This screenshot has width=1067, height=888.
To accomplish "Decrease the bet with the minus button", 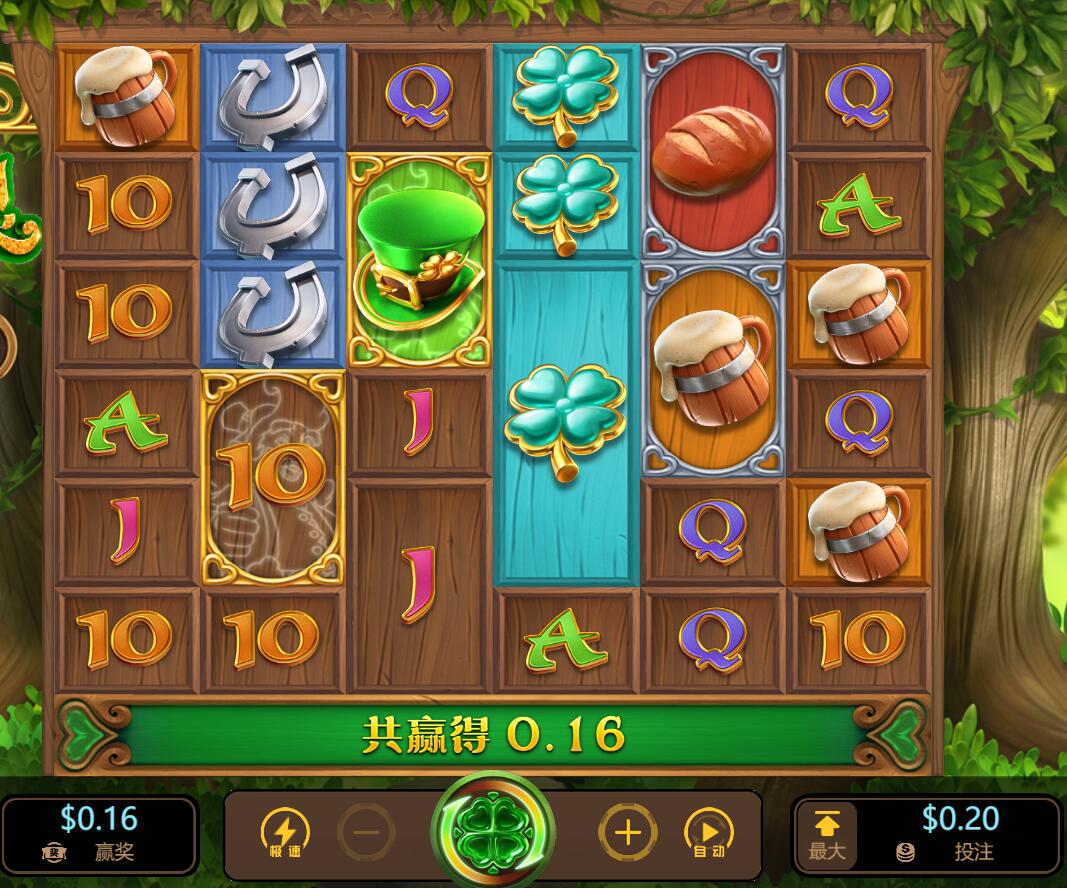I will [x=366, y=832].
